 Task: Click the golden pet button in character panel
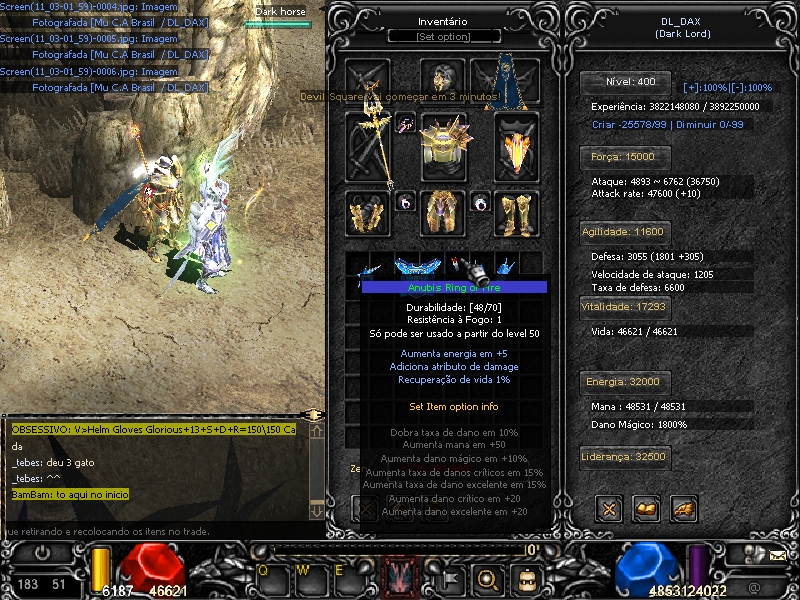pyautogui.click(x=683, y=509)
